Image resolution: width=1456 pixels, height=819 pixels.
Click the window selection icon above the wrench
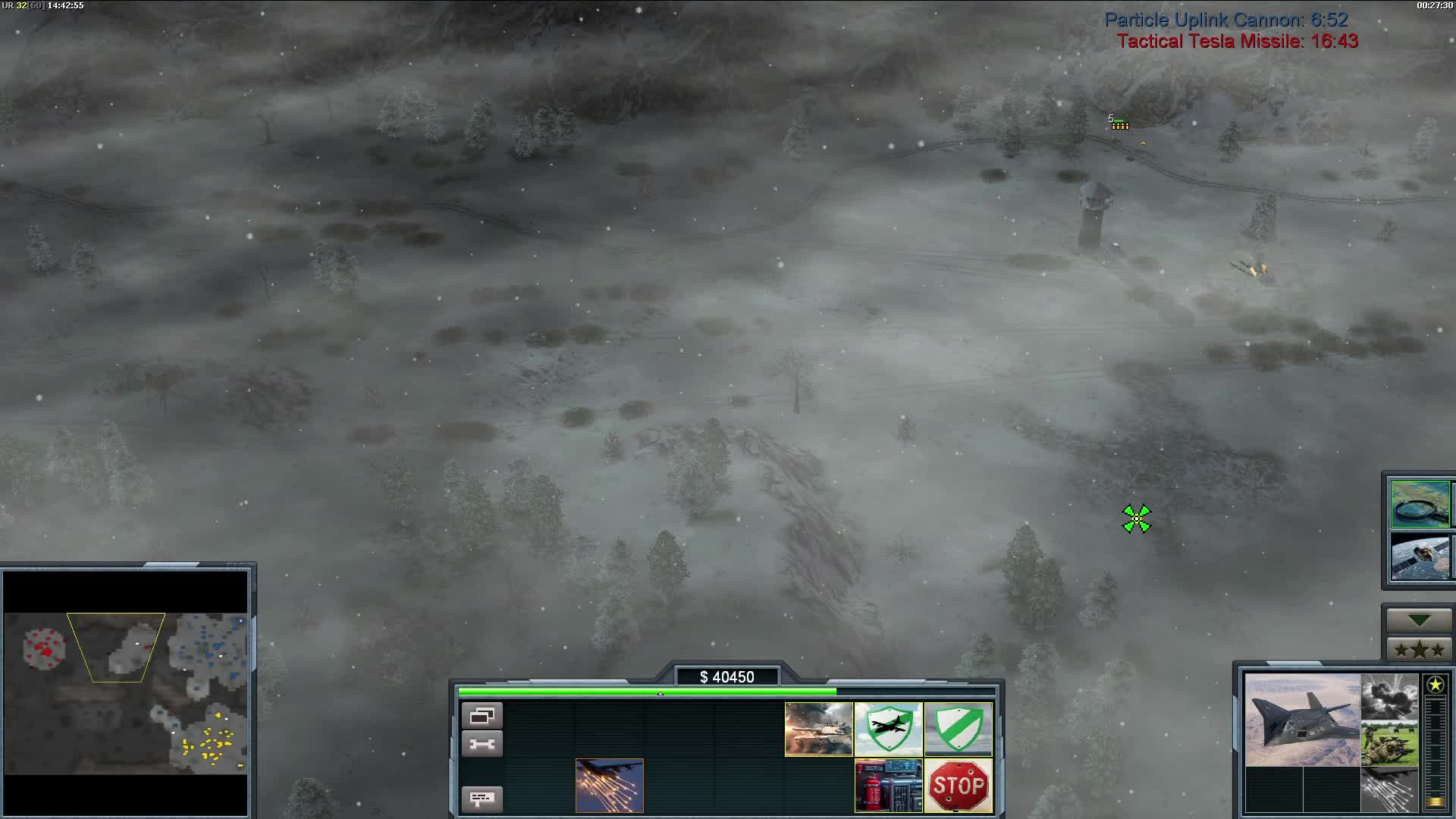(x=483, y=715)
